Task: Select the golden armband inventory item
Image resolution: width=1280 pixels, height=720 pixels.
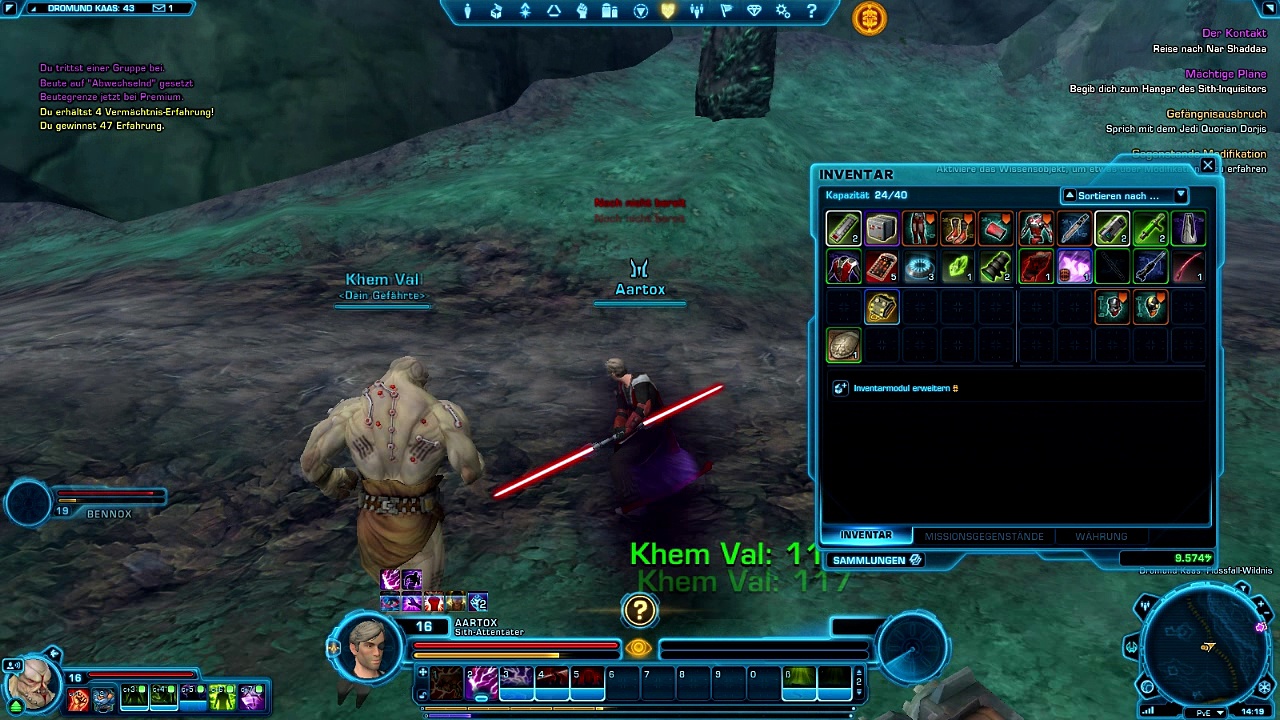Action: [881, 307]
